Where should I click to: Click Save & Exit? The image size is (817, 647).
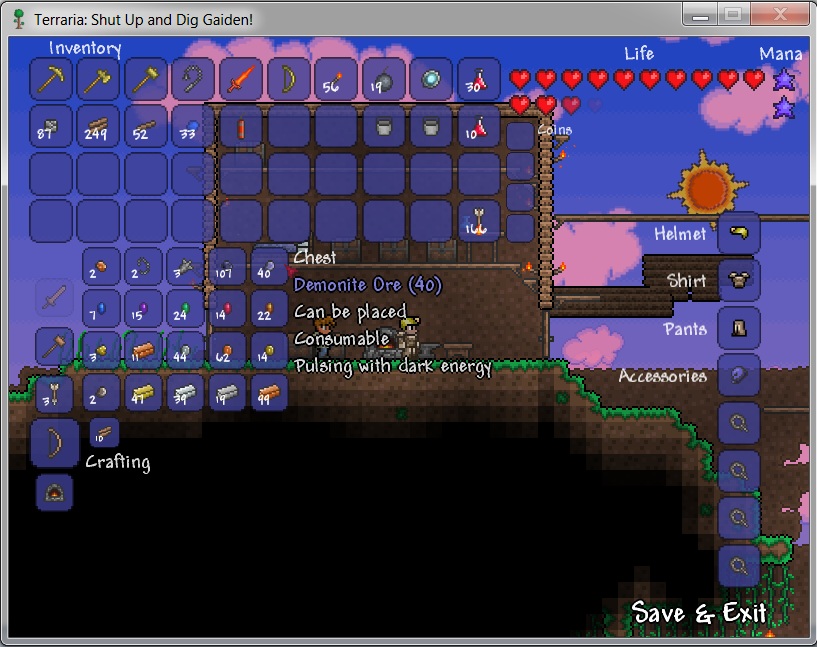click(x=699, y=612)
